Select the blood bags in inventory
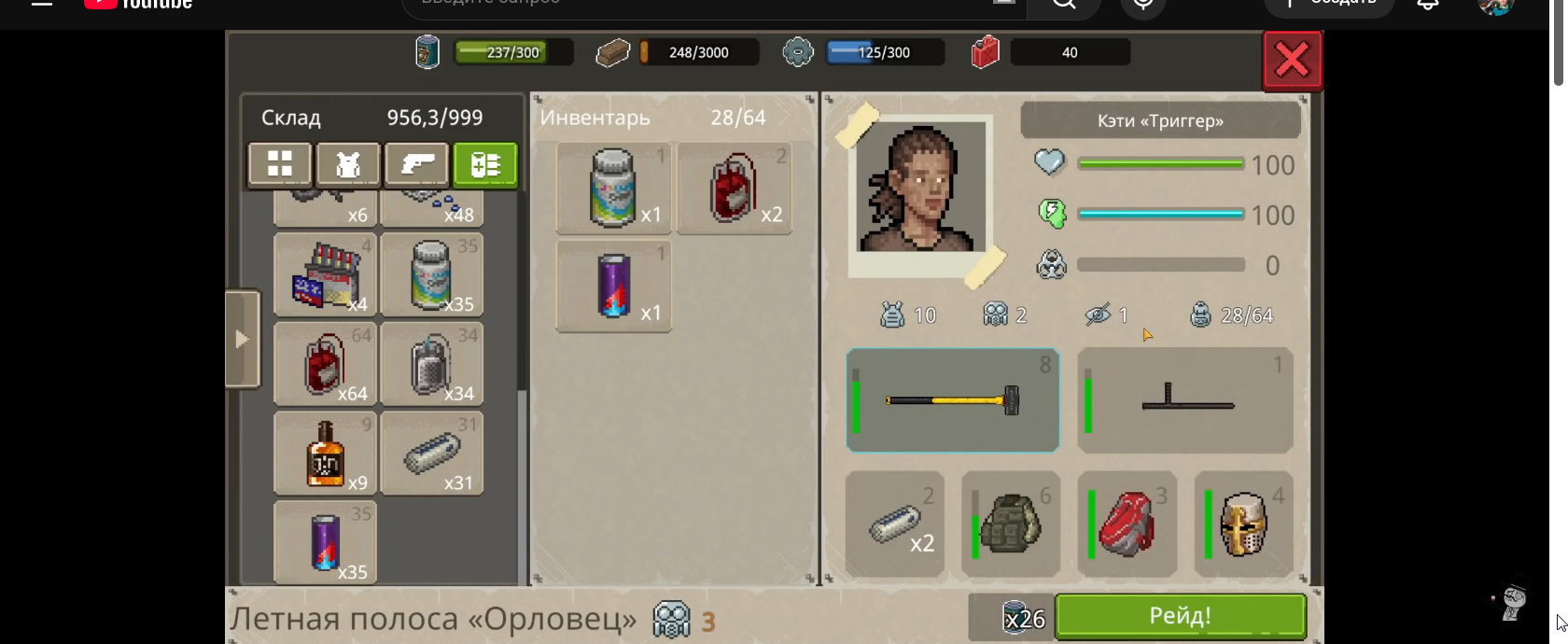Image resolution: width=1568 pixels, height=644 pixels. tap(734, 188)
